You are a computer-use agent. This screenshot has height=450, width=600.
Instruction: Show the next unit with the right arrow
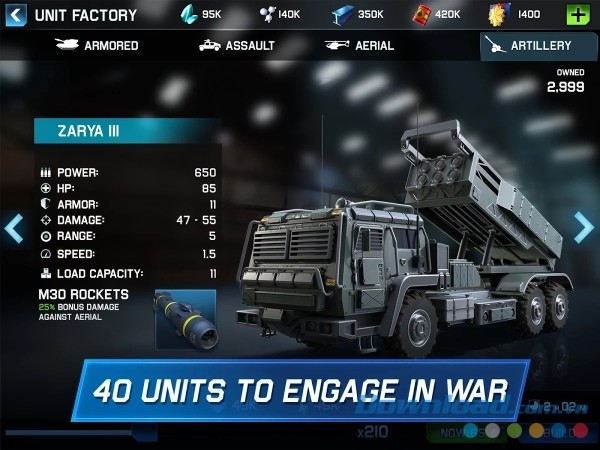584,228
